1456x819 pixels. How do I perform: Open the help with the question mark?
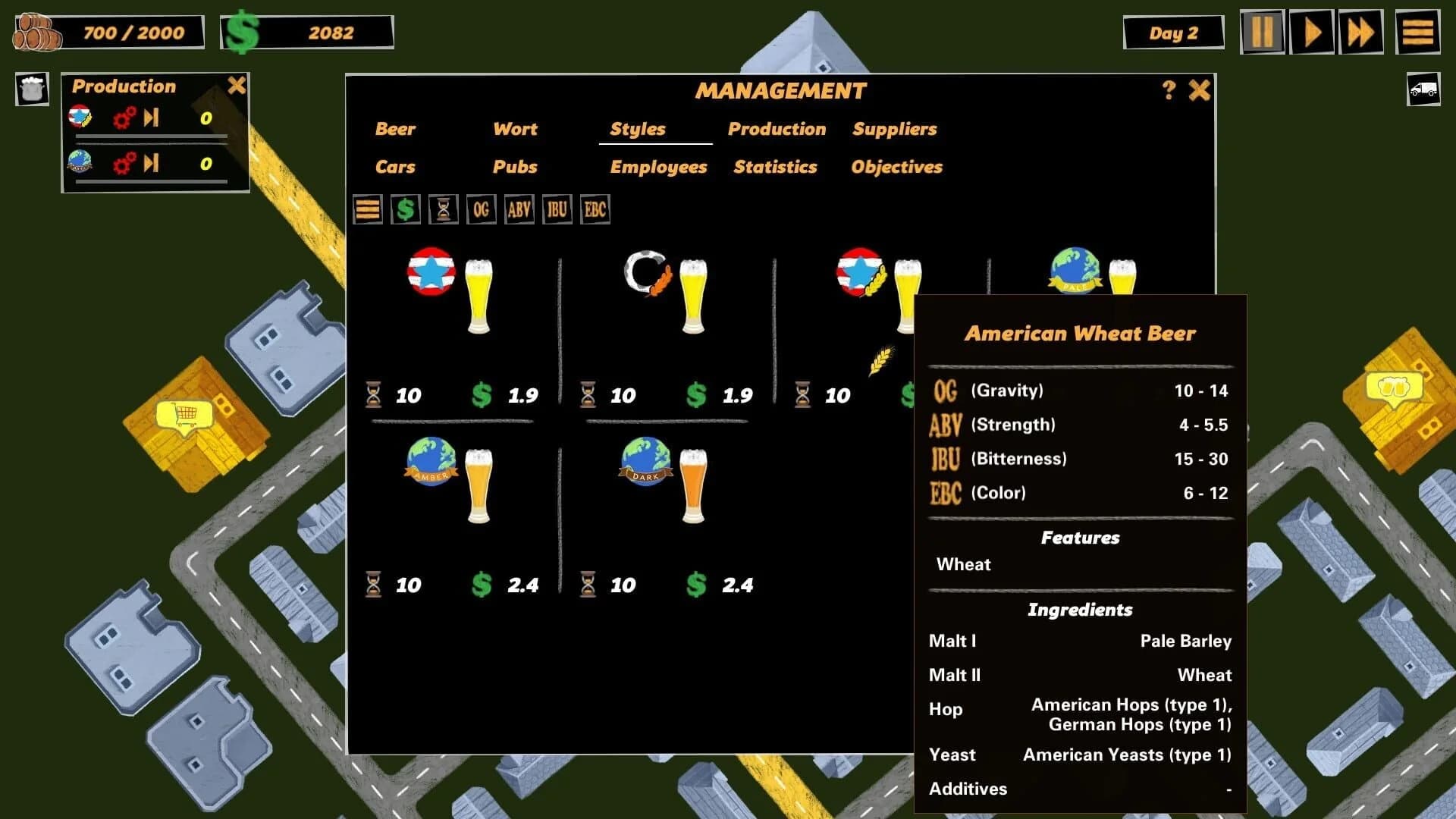click(x=1166, y=89)
